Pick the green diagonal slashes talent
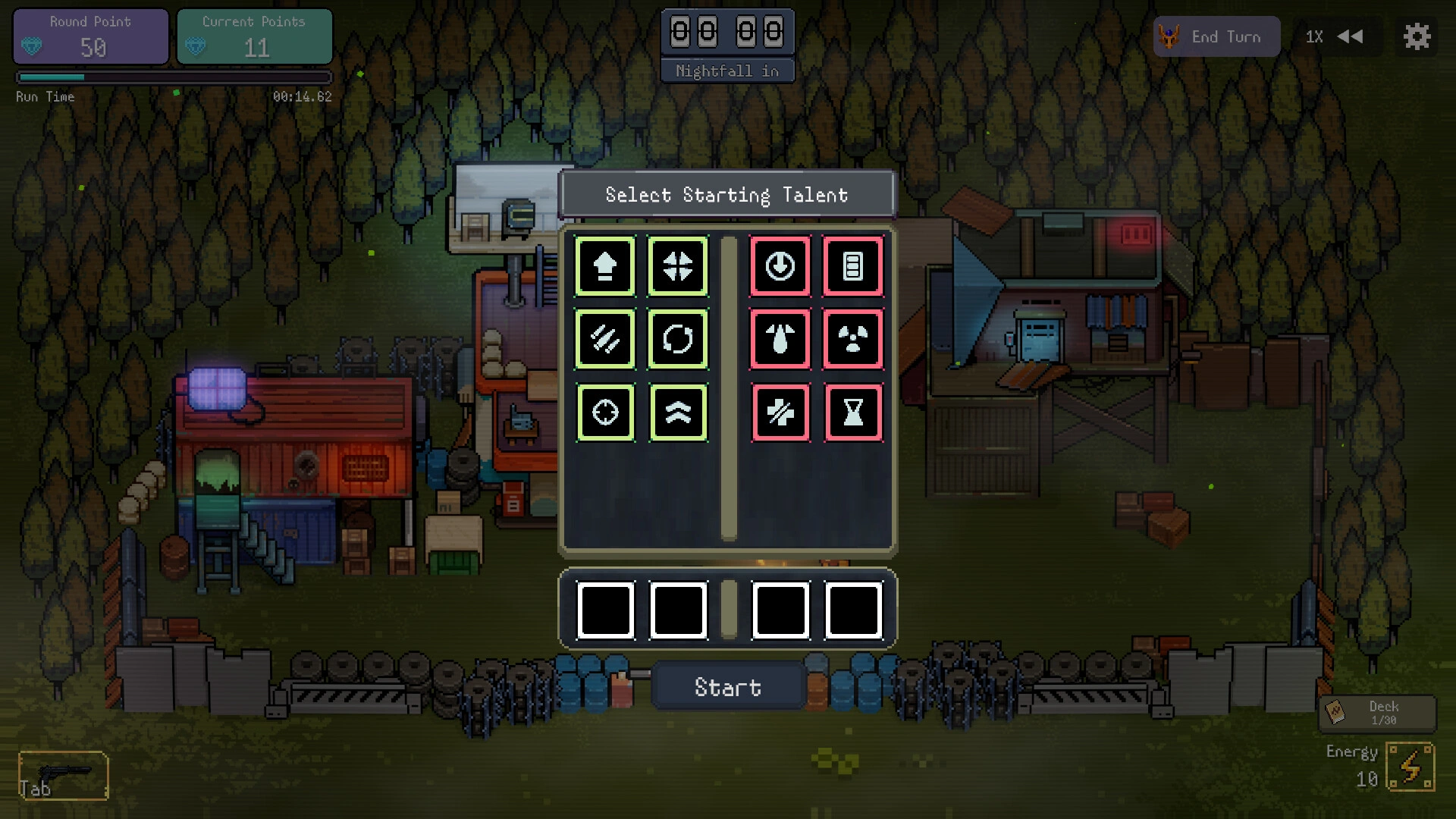The width and height of the screenshot is (1456, 819). point(604,339)
